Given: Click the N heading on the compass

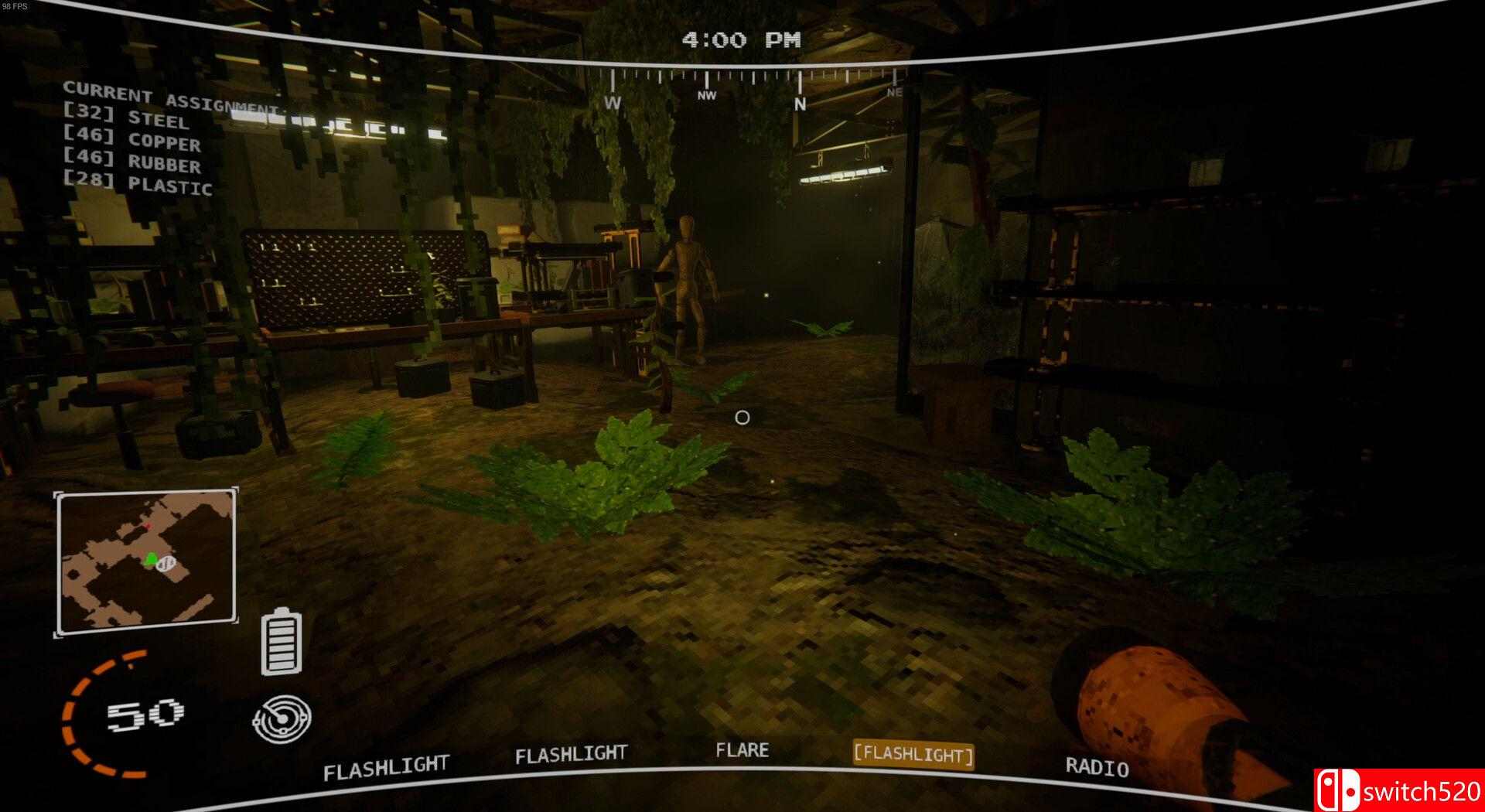Looking at the screenshot, I should [798, 101].
